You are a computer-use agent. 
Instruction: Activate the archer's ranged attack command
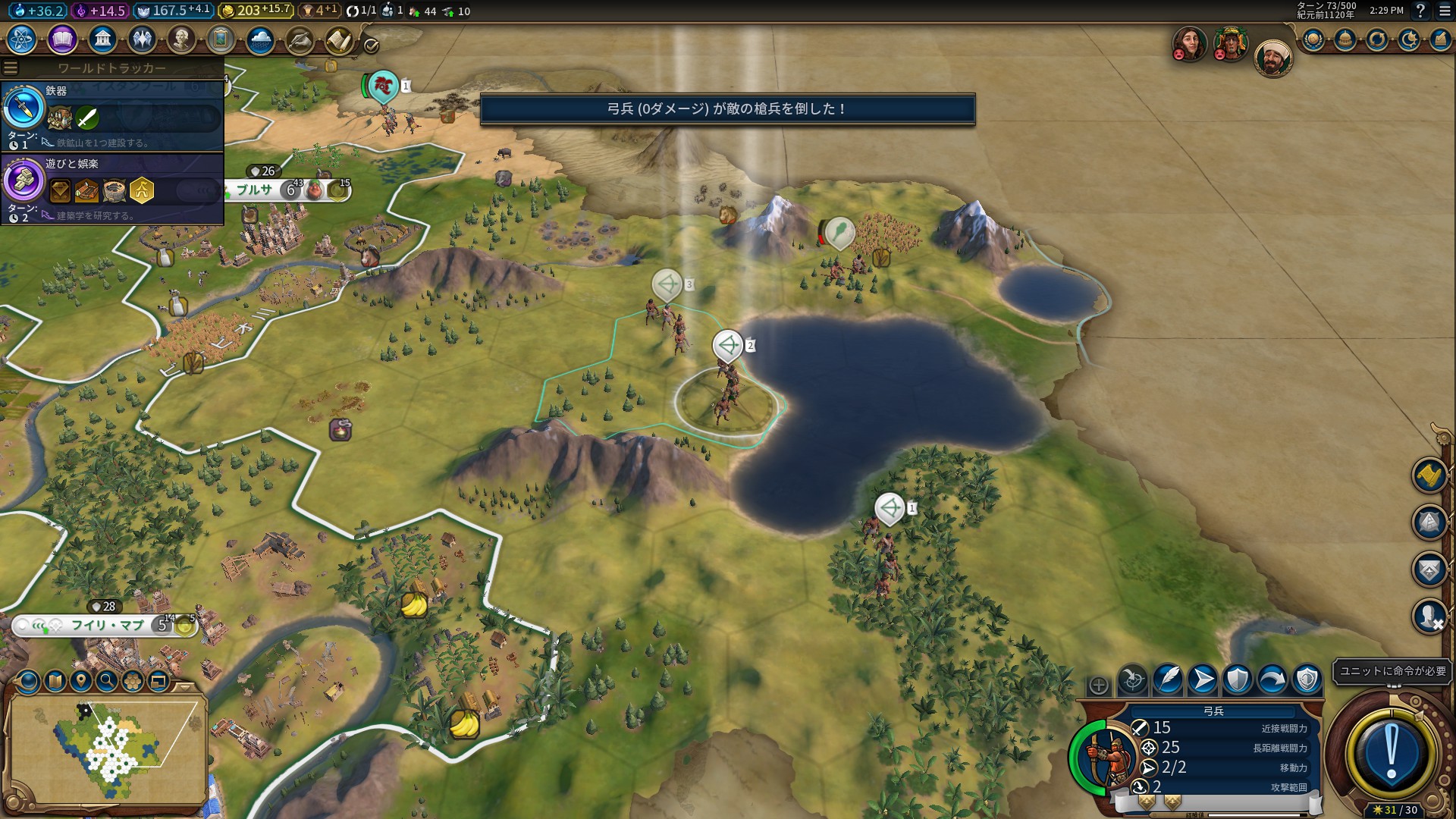(x=1133, y=680)
